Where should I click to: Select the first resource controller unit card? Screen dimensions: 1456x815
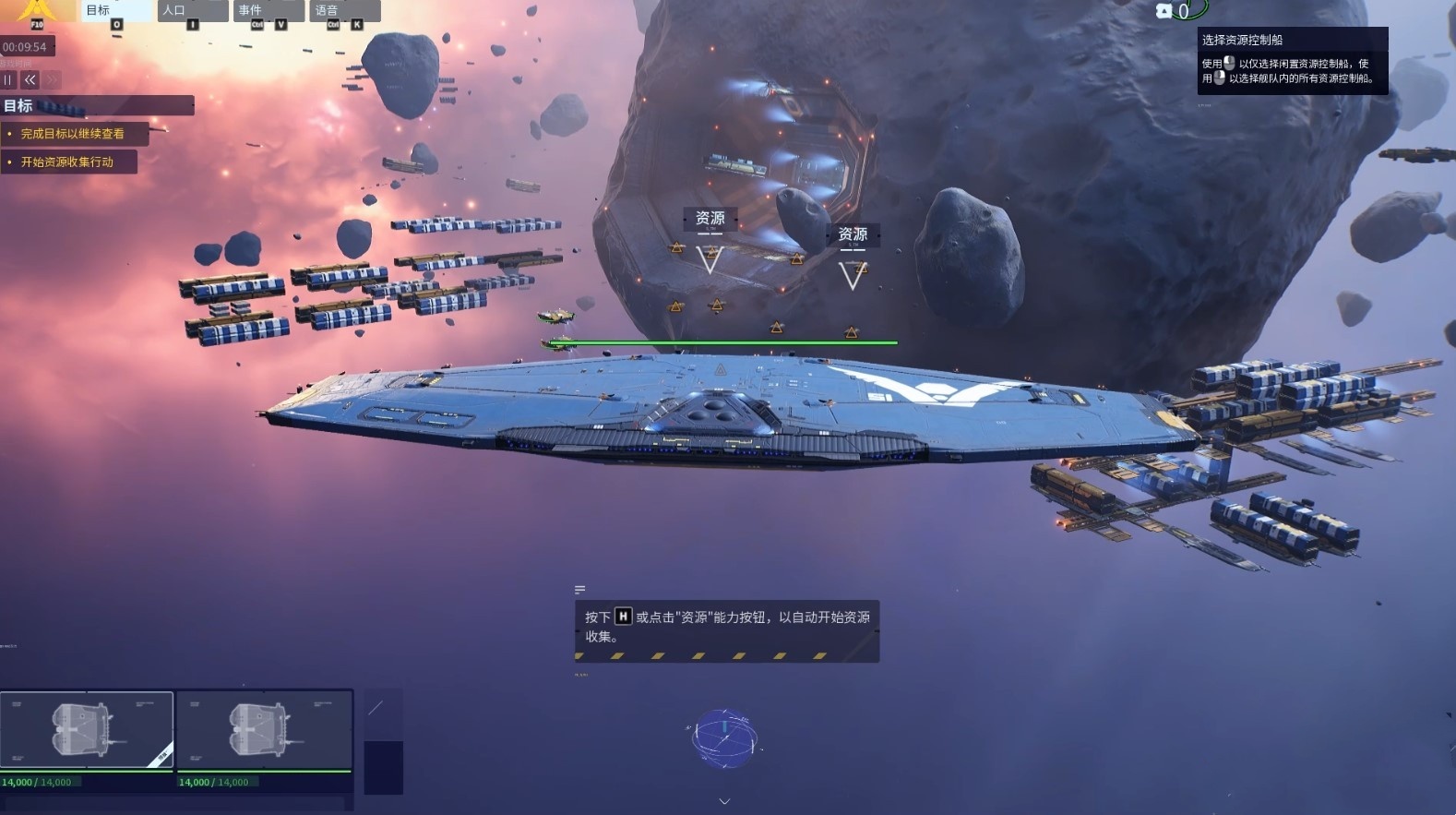coord(87,730)
